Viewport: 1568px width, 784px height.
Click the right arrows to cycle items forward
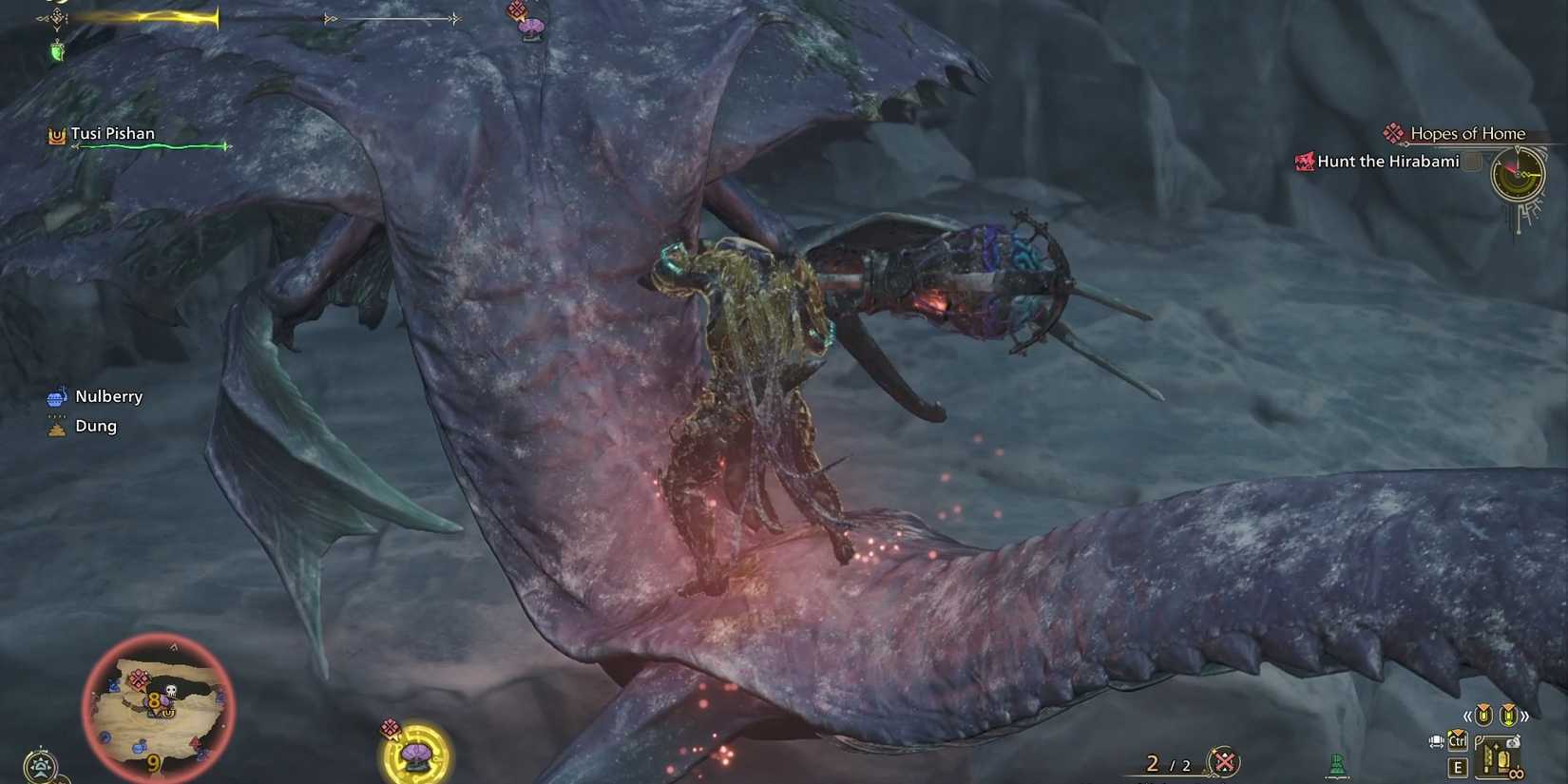(x=1524, y=716)
